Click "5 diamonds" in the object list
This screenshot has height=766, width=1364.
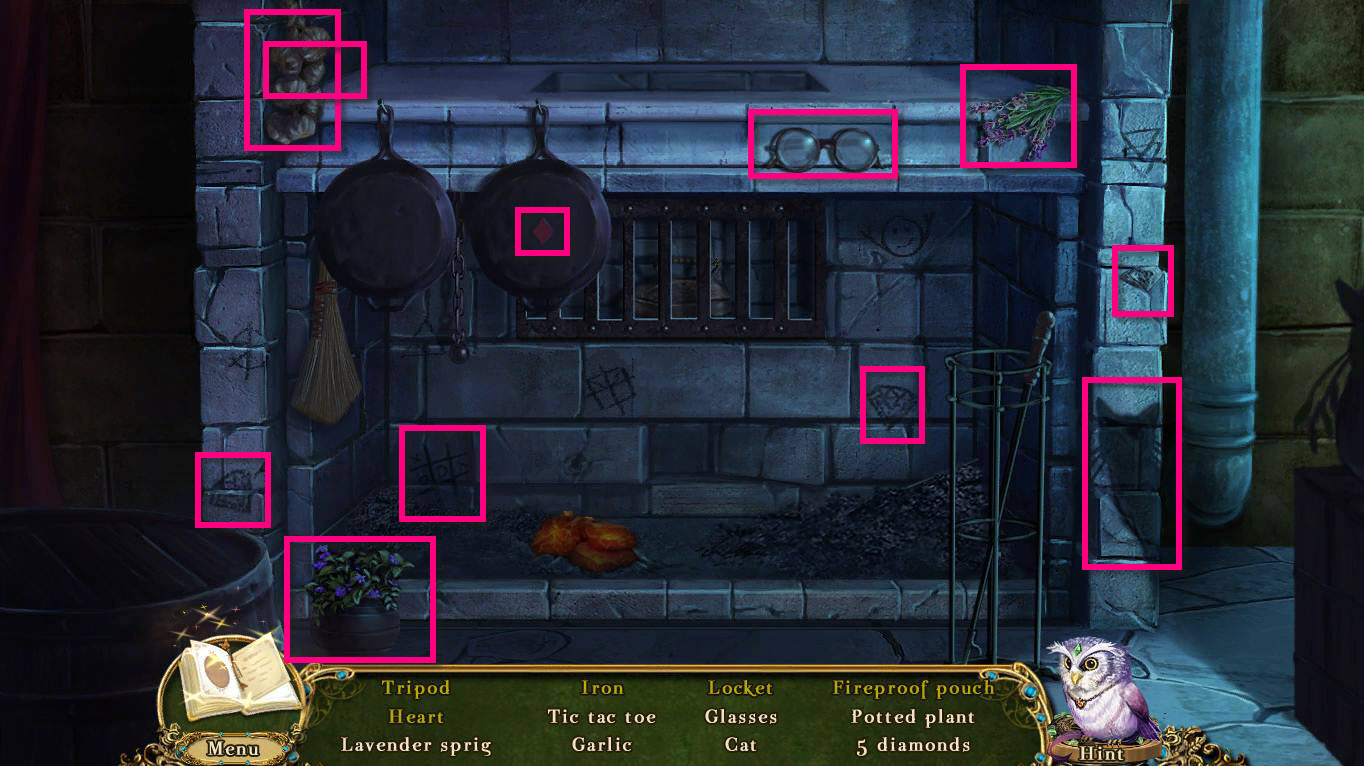pyautogui.click(x=911, y=745)
